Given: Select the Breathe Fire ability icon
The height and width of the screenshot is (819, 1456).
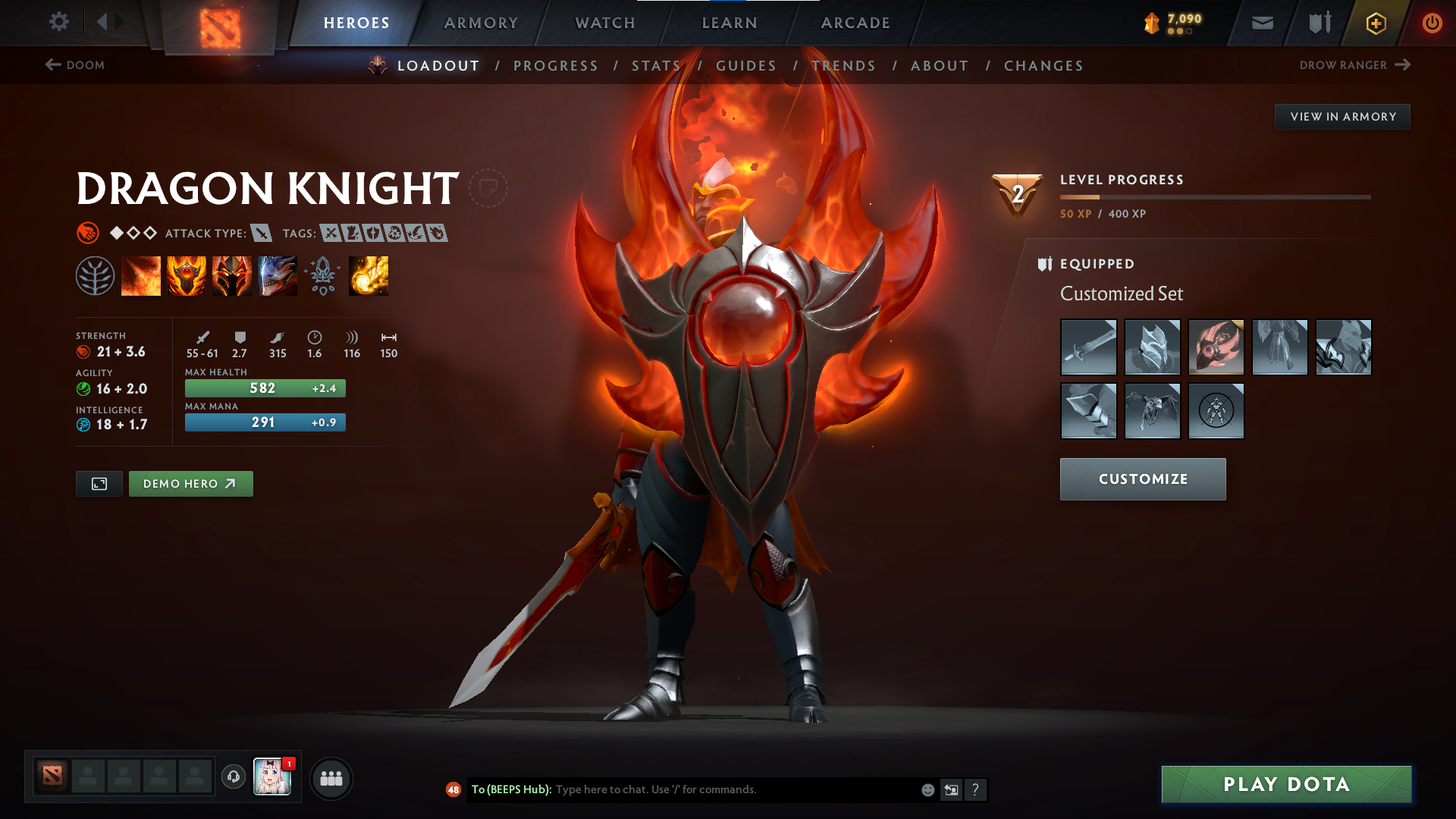Looking at the screenshot, I should (141, 275).
